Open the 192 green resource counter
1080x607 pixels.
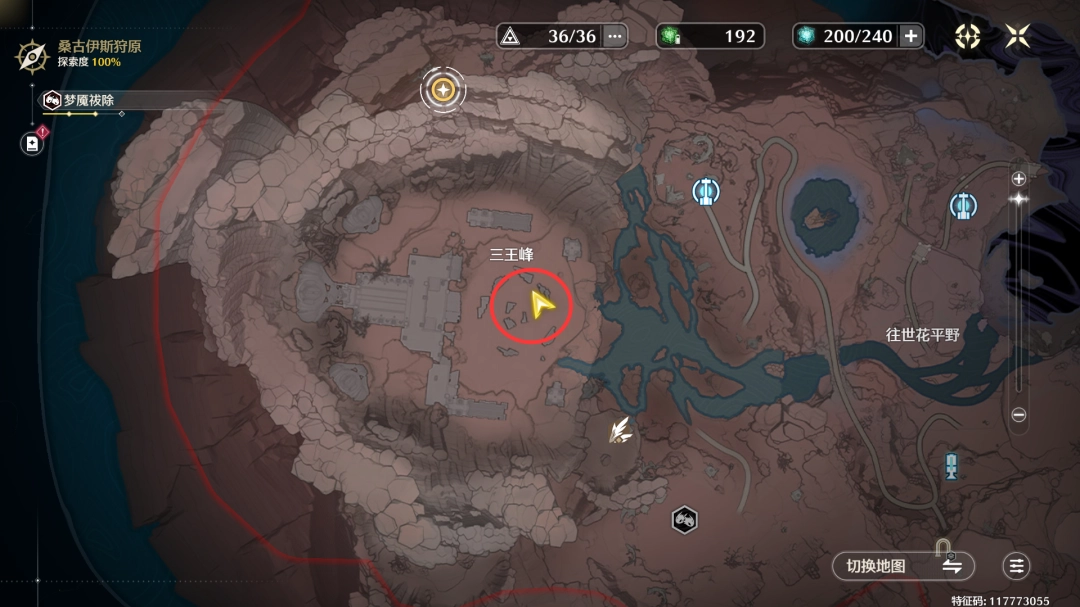[x=710, y=36]
